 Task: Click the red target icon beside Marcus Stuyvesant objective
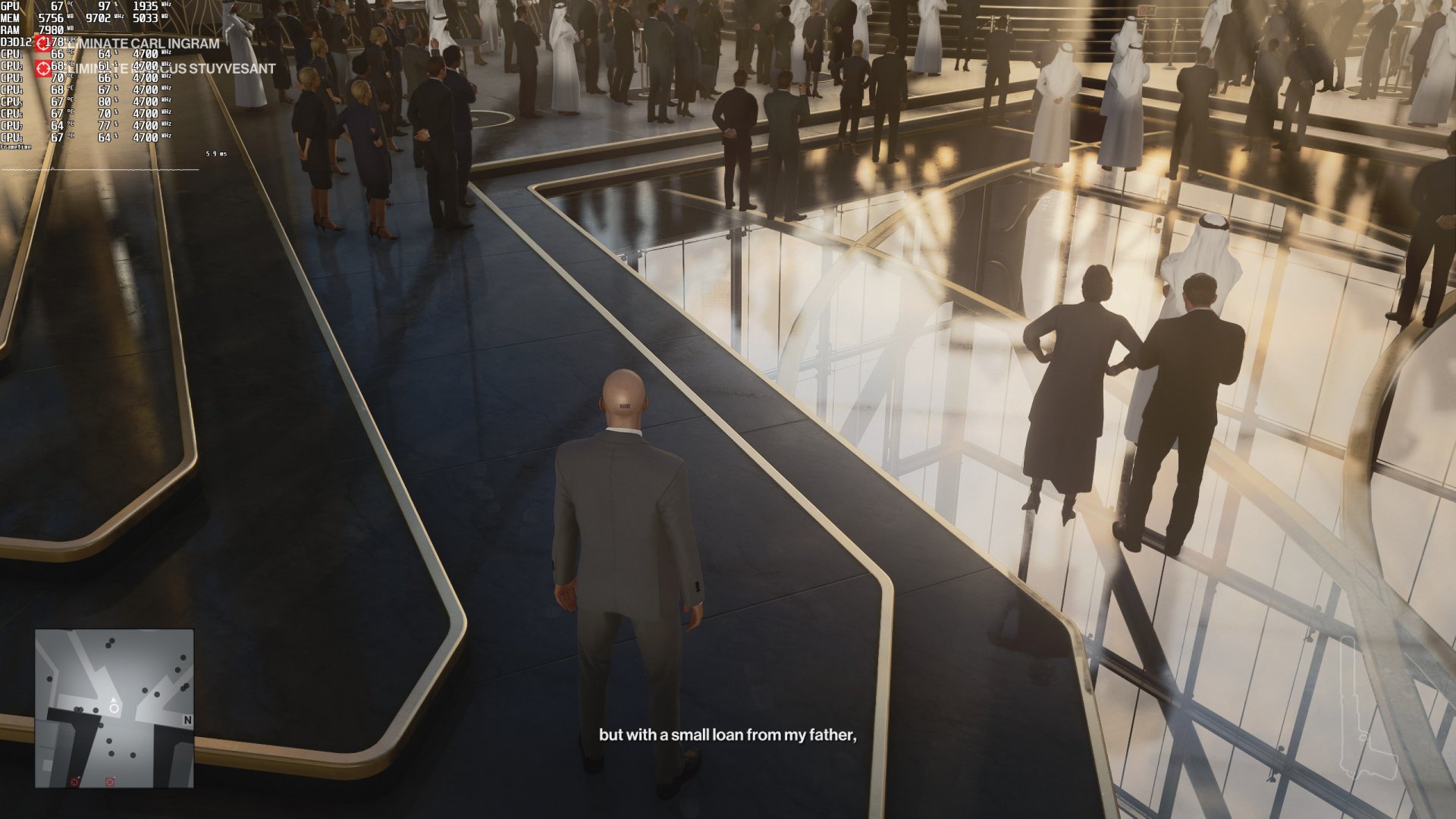(x=43, y=67)
